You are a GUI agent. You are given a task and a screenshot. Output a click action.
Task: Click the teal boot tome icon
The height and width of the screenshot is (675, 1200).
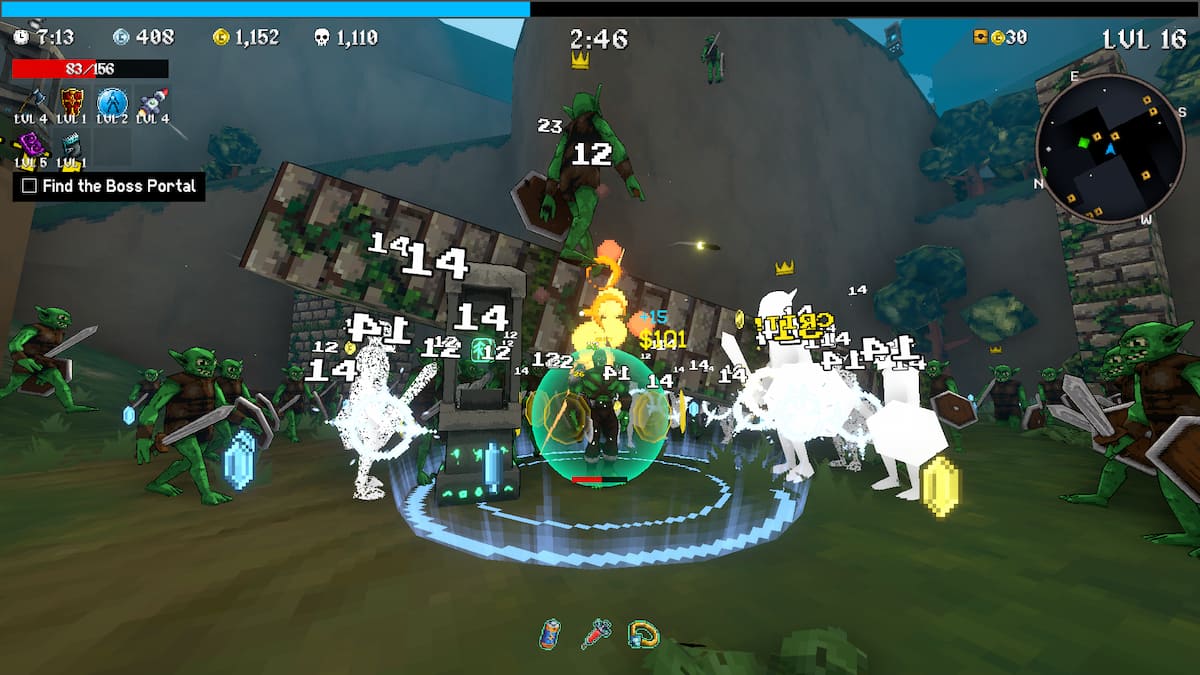point(71,145)
